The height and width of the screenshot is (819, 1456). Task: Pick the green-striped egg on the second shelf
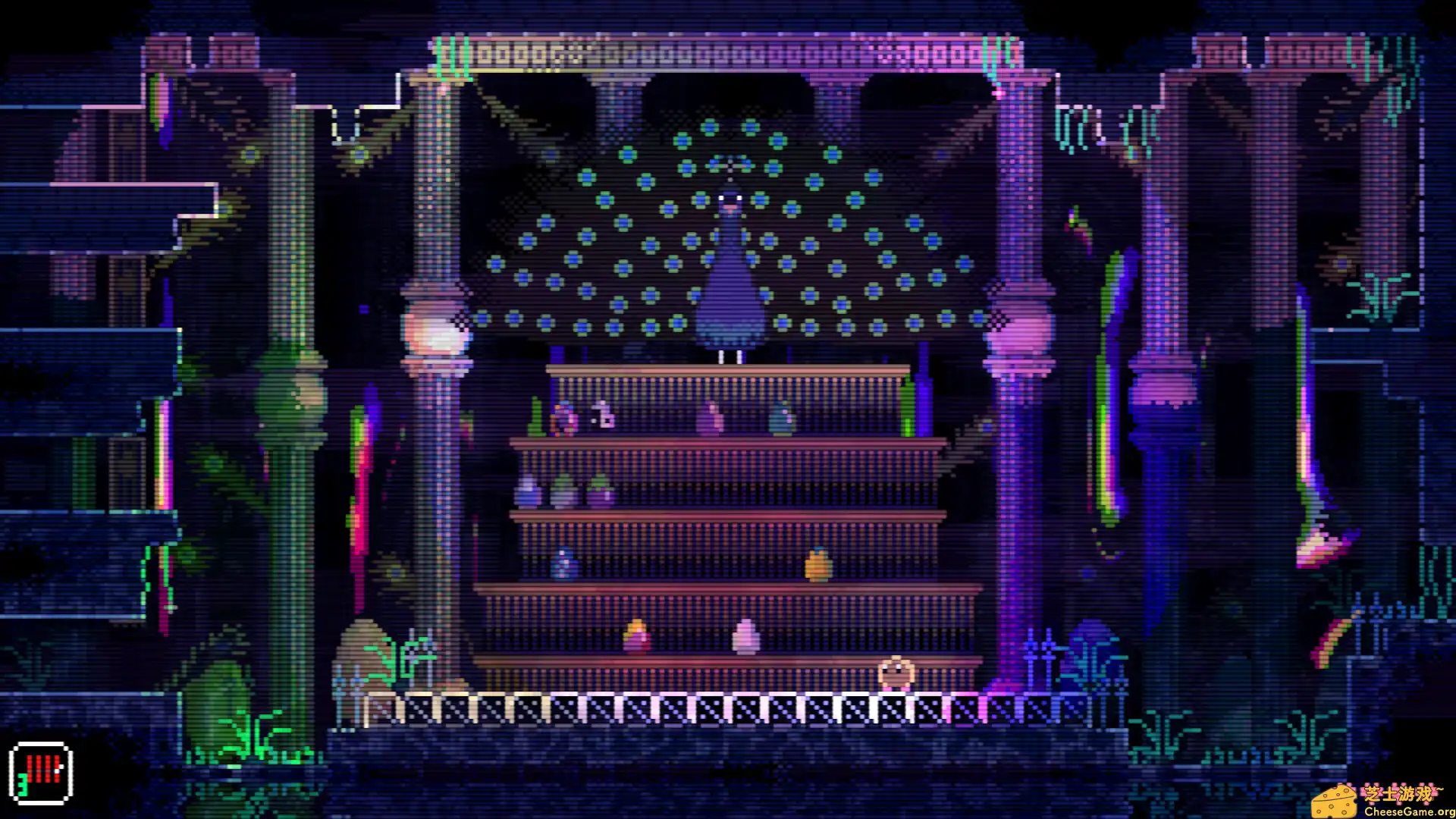click(563, 490)
